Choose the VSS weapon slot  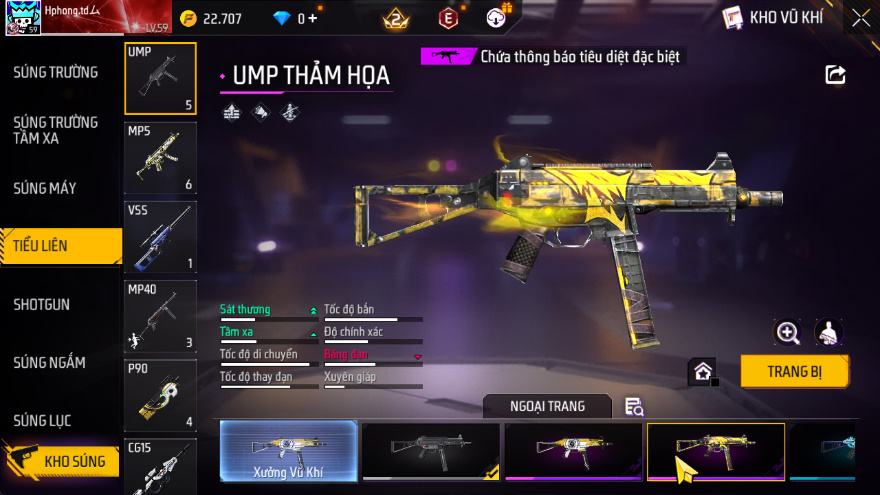tap(160, 237)
